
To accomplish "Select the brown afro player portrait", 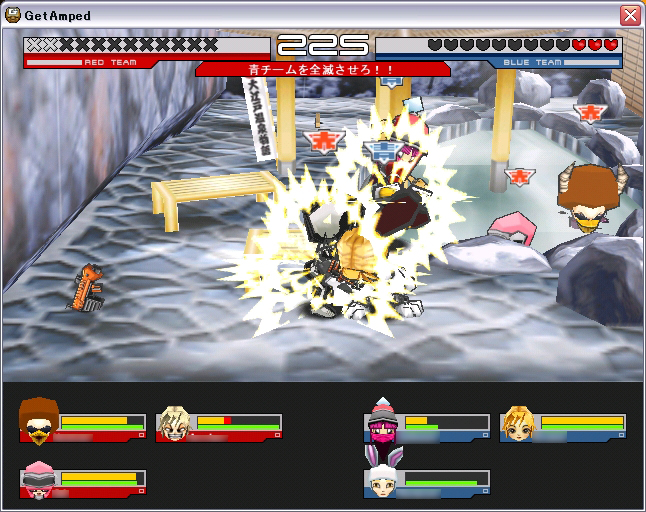I will 39,421.
